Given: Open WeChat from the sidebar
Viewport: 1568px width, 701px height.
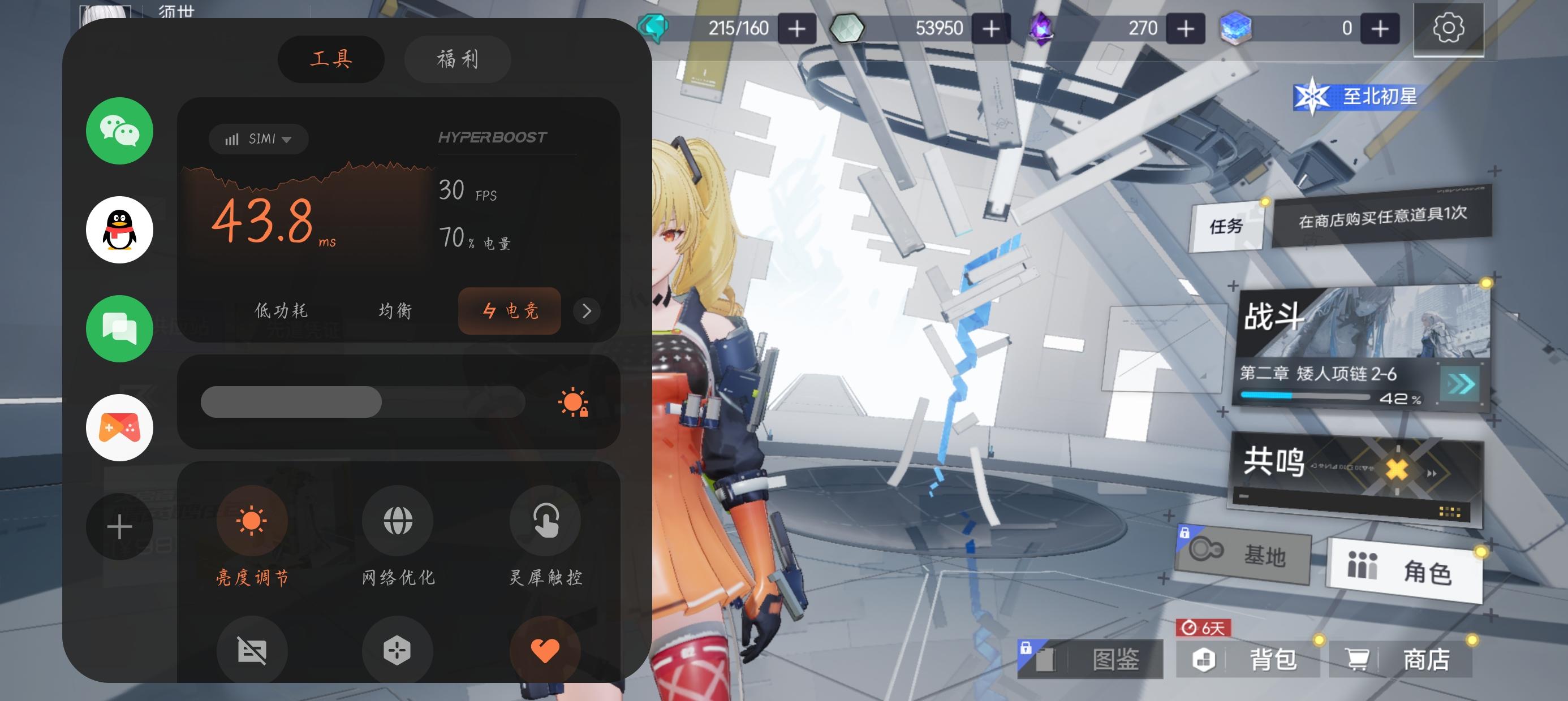Looking at the screenshot, I should [119, 131].
